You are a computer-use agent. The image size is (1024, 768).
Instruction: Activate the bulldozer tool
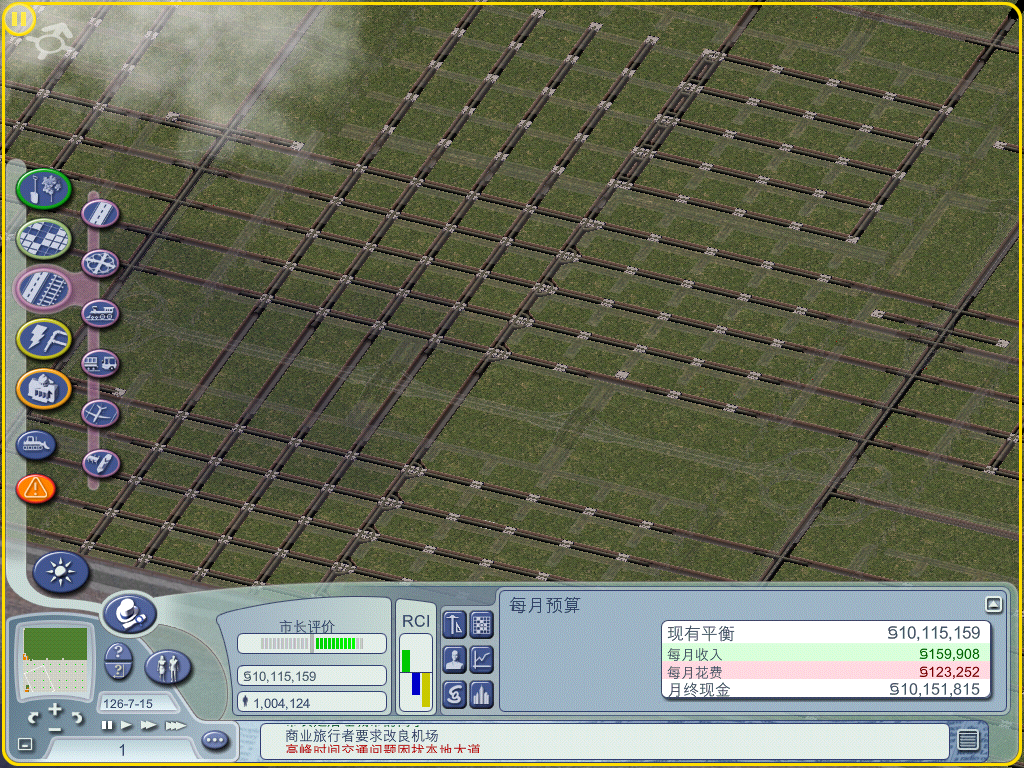36,443
